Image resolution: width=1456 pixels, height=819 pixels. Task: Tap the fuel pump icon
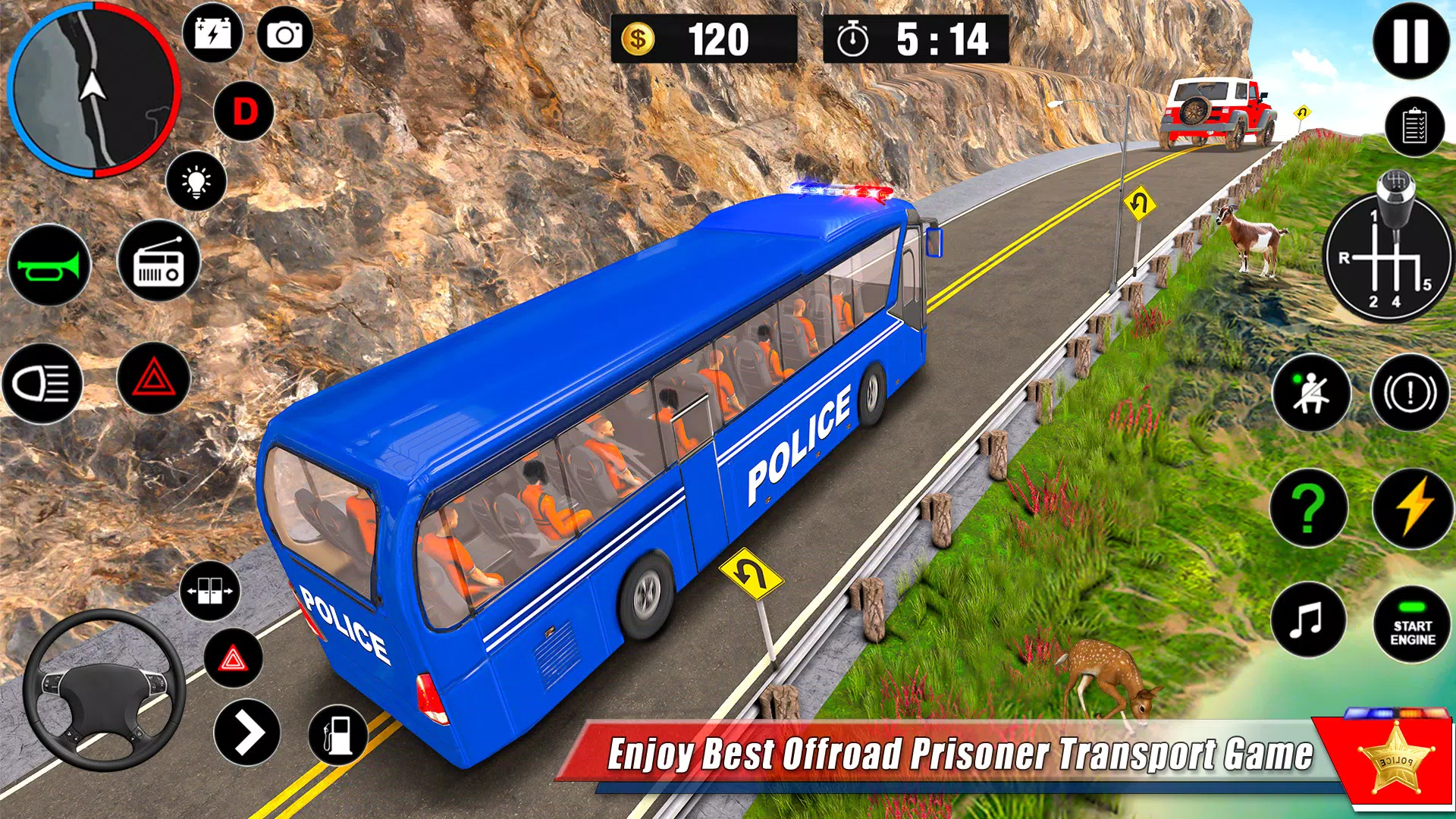tap(338, 734)
